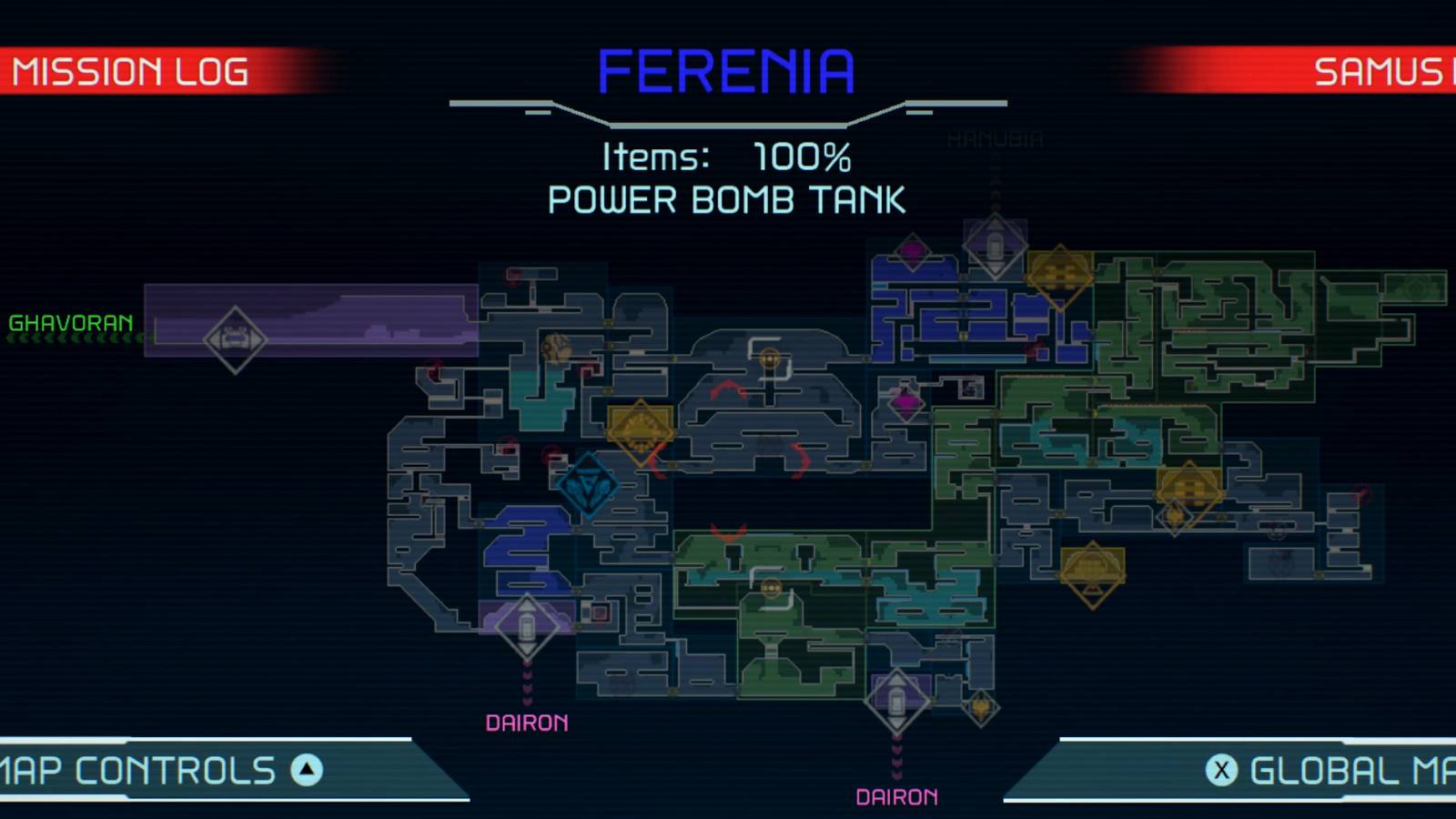
Task: Click the Items 100% completion text
Action: click(726, 157)
